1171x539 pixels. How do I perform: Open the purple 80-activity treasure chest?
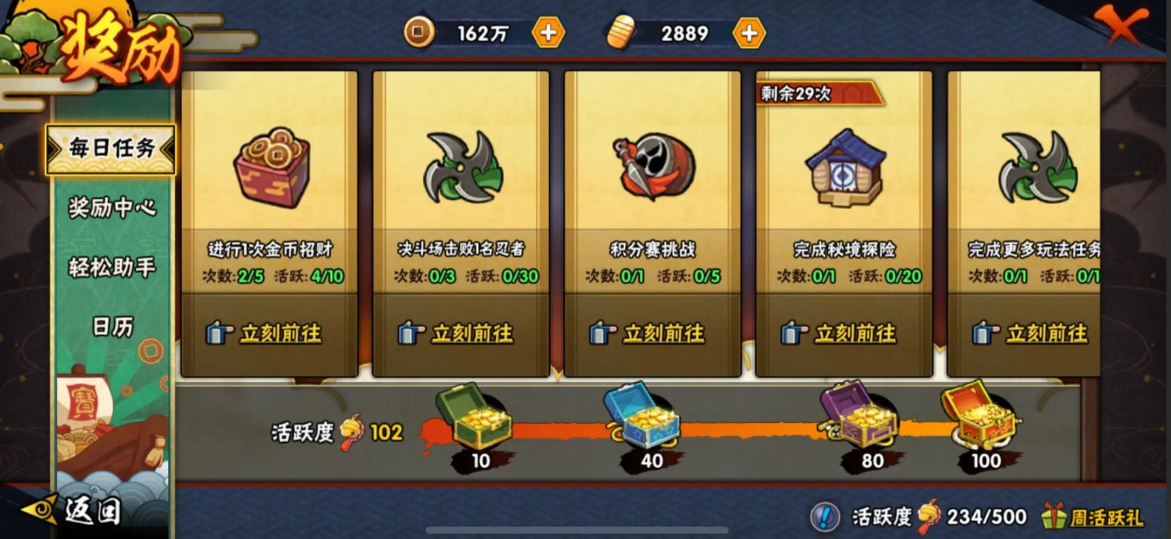(x=859, y=416)
